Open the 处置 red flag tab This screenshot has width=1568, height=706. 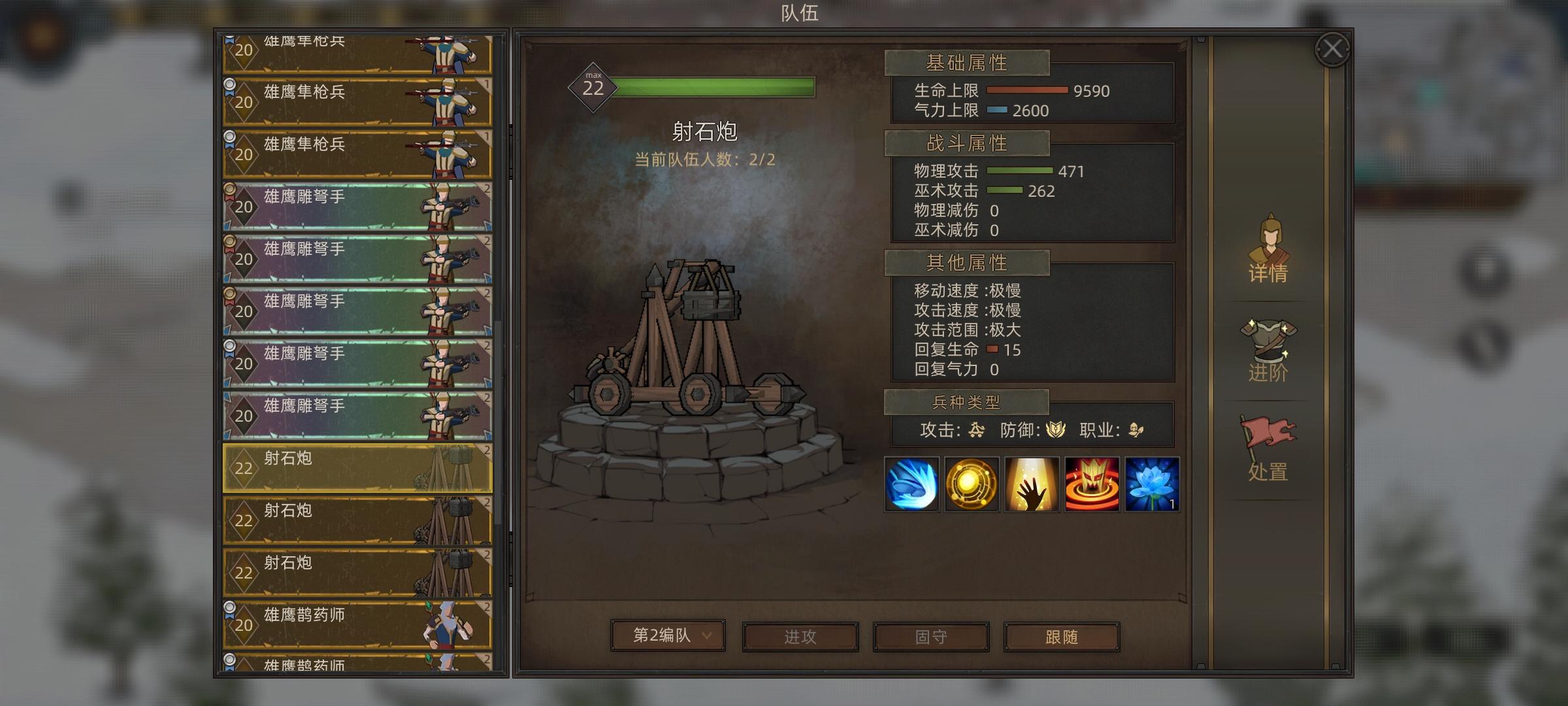1268,451
